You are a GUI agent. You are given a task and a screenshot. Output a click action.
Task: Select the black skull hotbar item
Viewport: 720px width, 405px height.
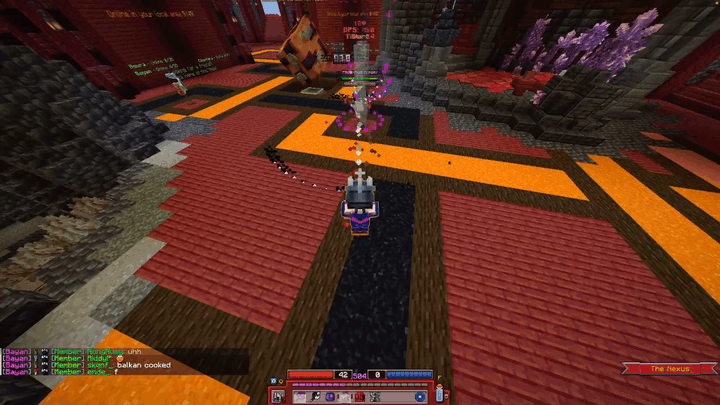(316, 397)
